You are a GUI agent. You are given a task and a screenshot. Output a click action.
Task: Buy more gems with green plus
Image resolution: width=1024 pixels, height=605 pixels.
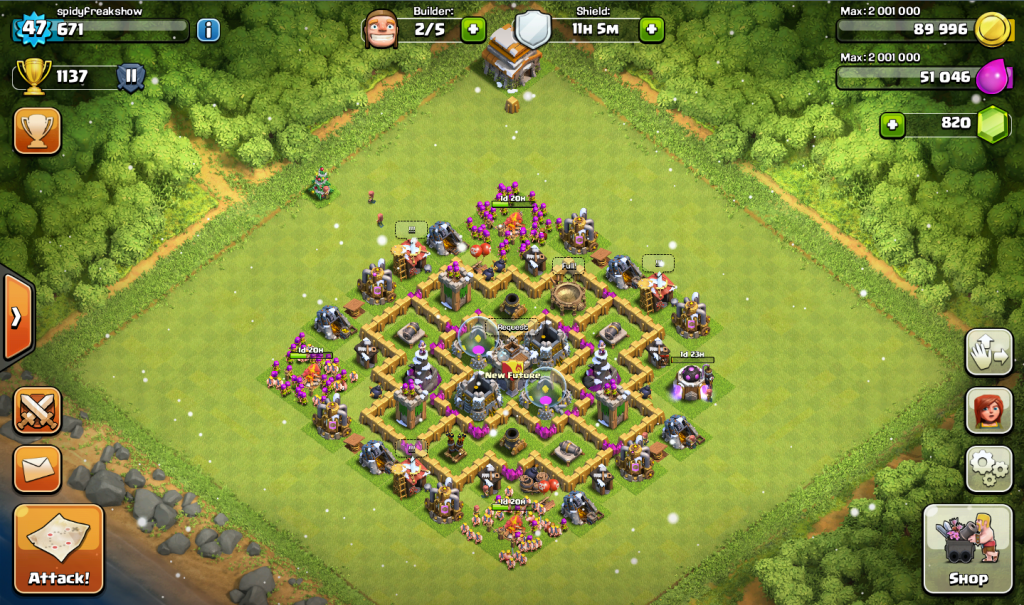pyautogui.click(x=893, y=124)
